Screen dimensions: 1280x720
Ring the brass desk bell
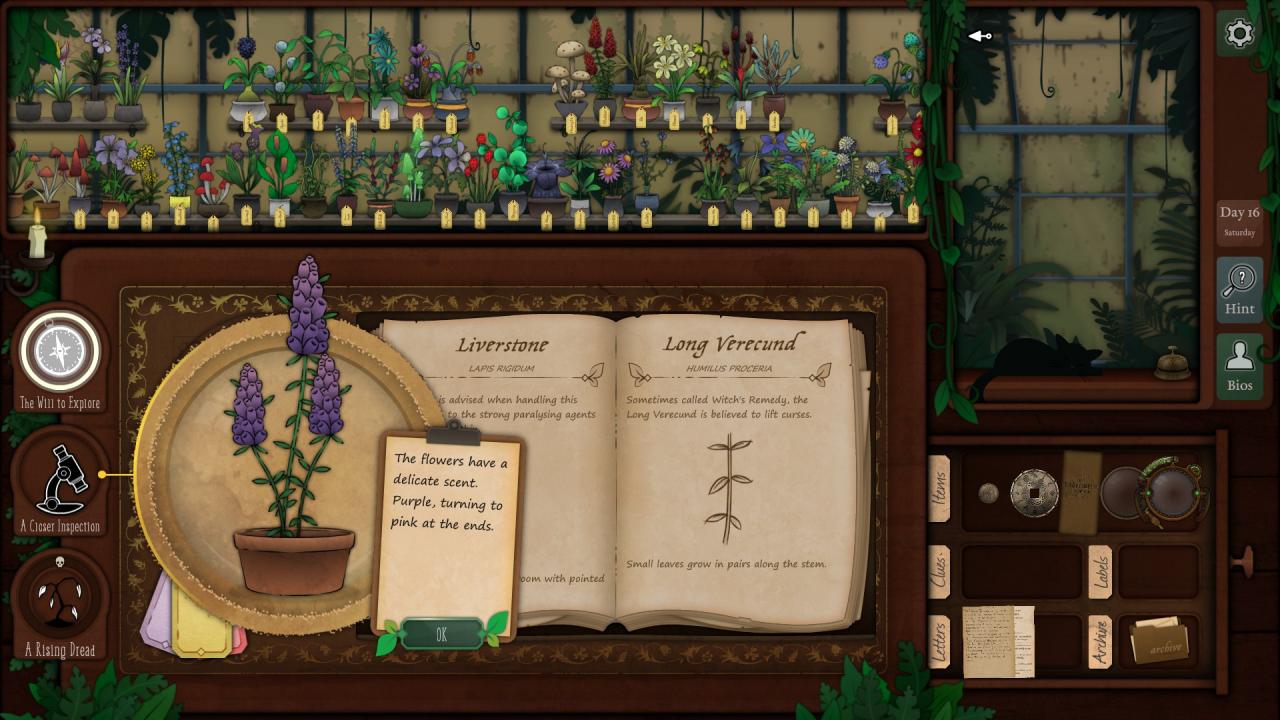click(x=1172, y=366)
